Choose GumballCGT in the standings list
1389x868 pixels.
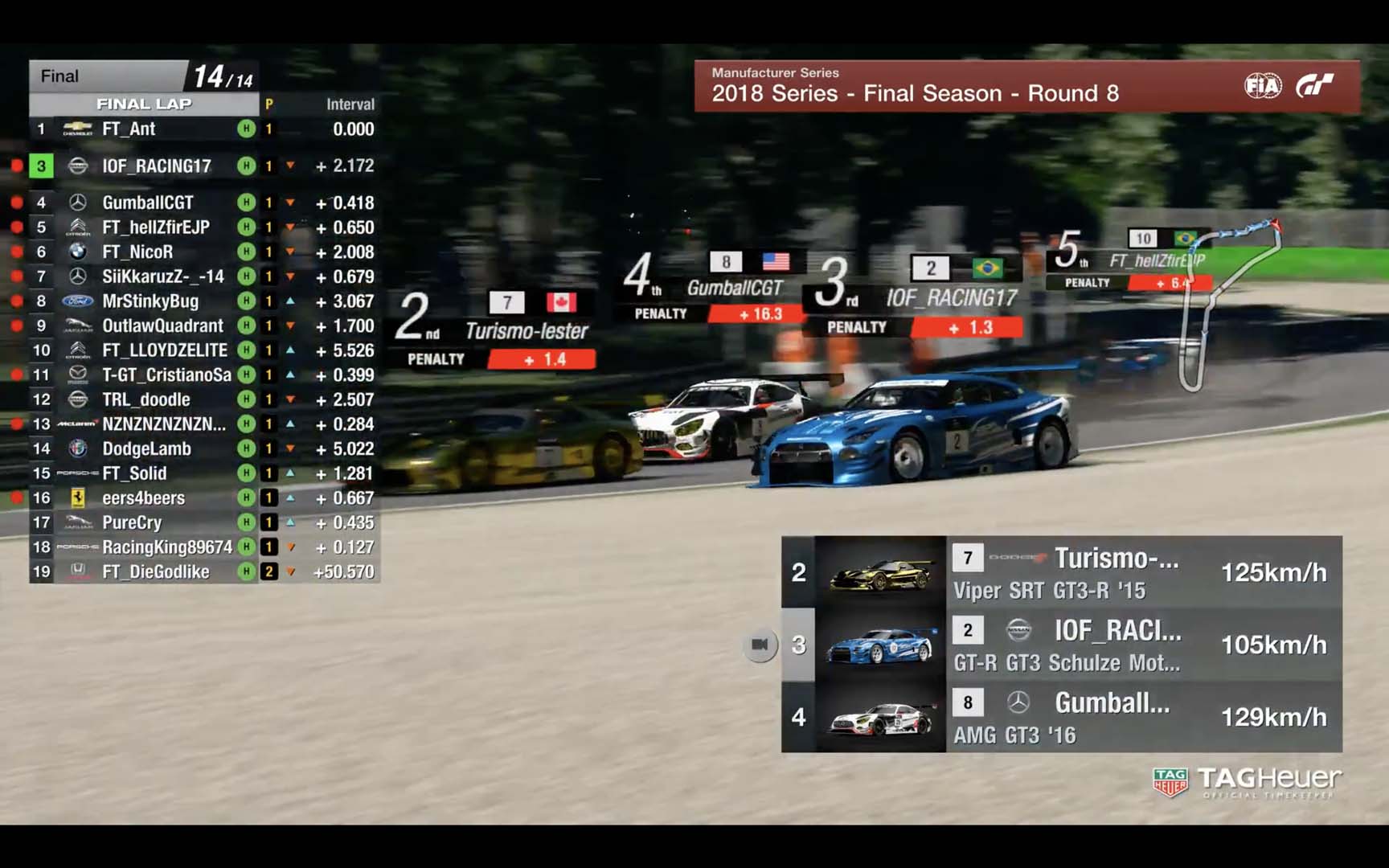coord(147,203)
